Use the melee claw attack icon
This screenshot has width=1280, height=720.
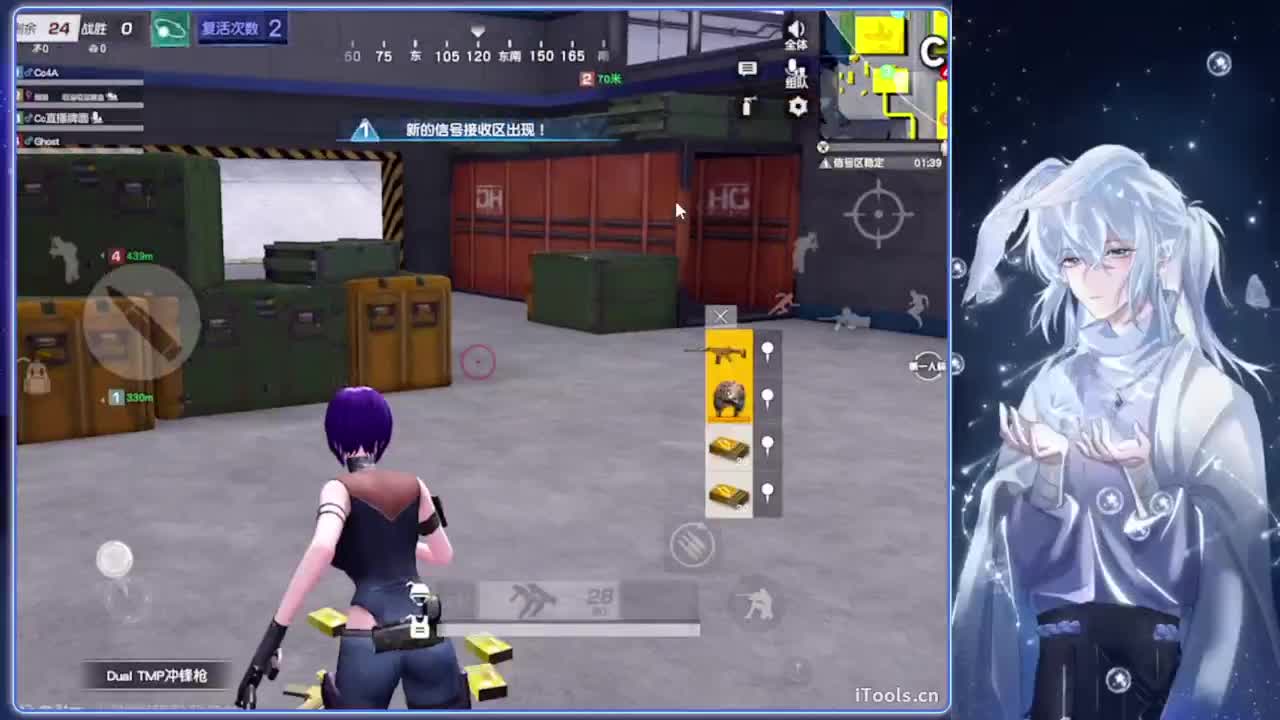tap(692, 543)
